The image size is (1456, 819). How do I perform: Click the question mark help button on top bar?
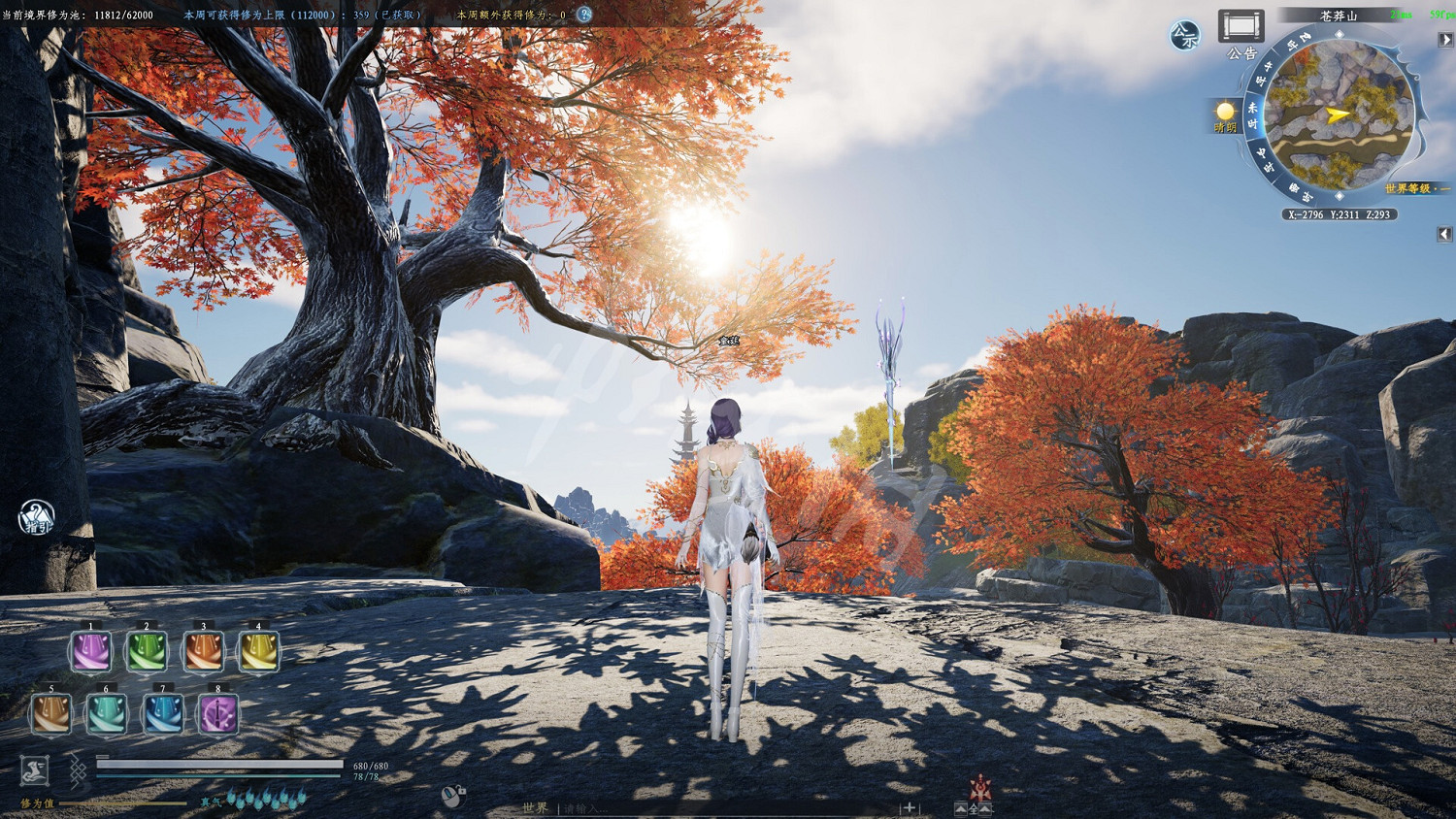click(582, 14)
